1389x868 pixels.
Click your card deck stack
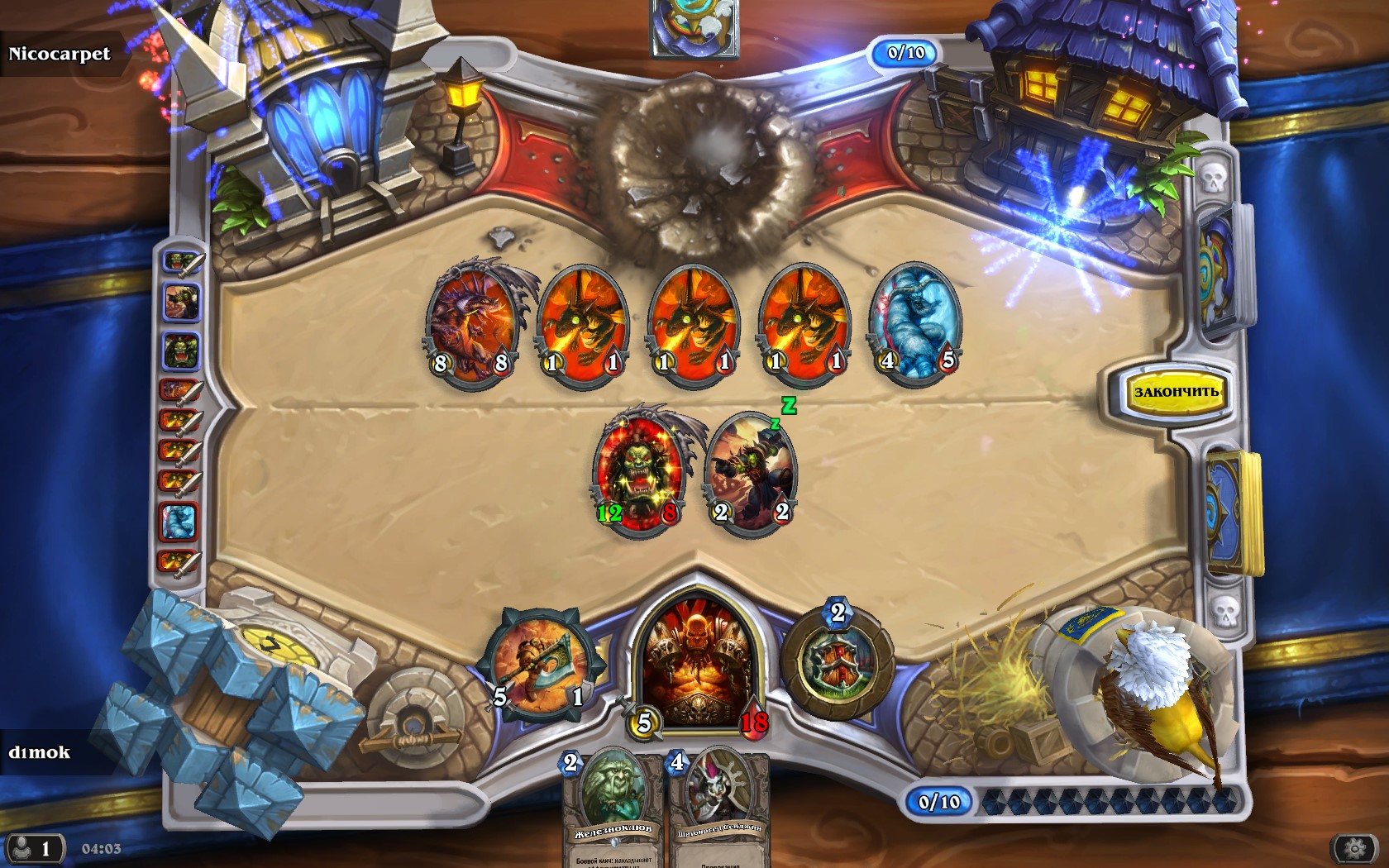[x=1235, y=513]
